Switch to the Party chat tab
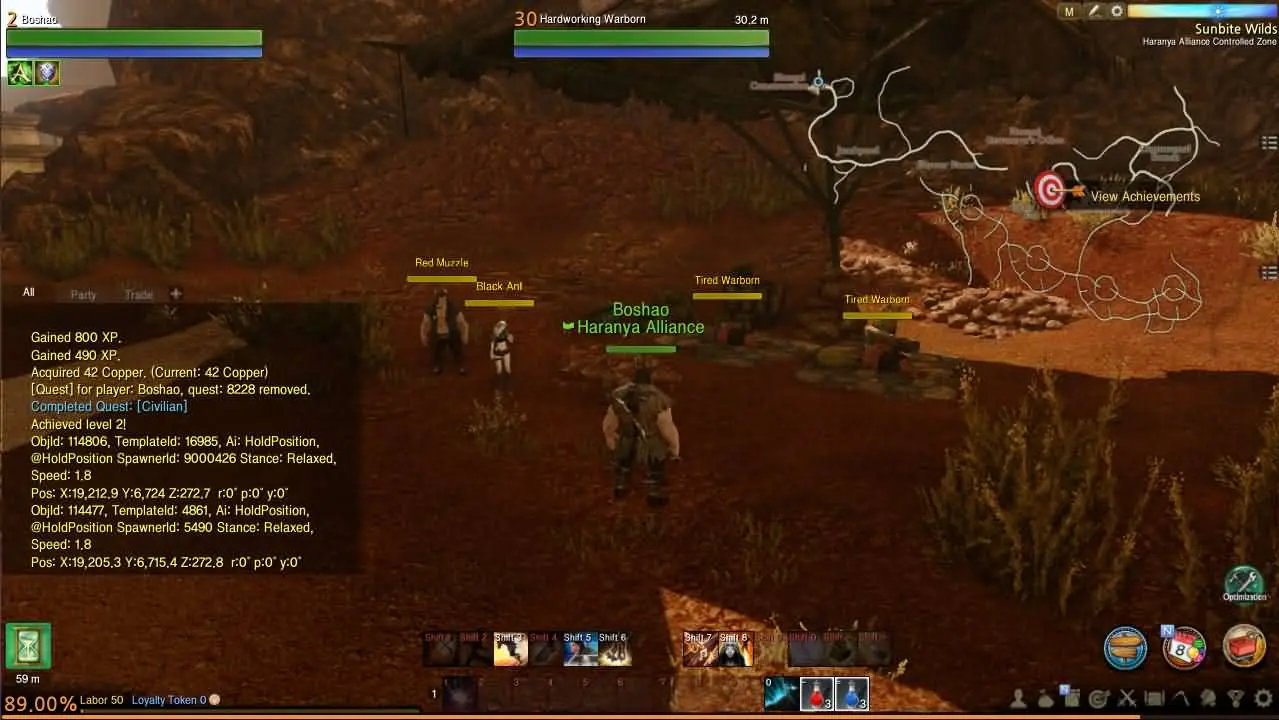The image size is (1279, 720). point(83,295)
